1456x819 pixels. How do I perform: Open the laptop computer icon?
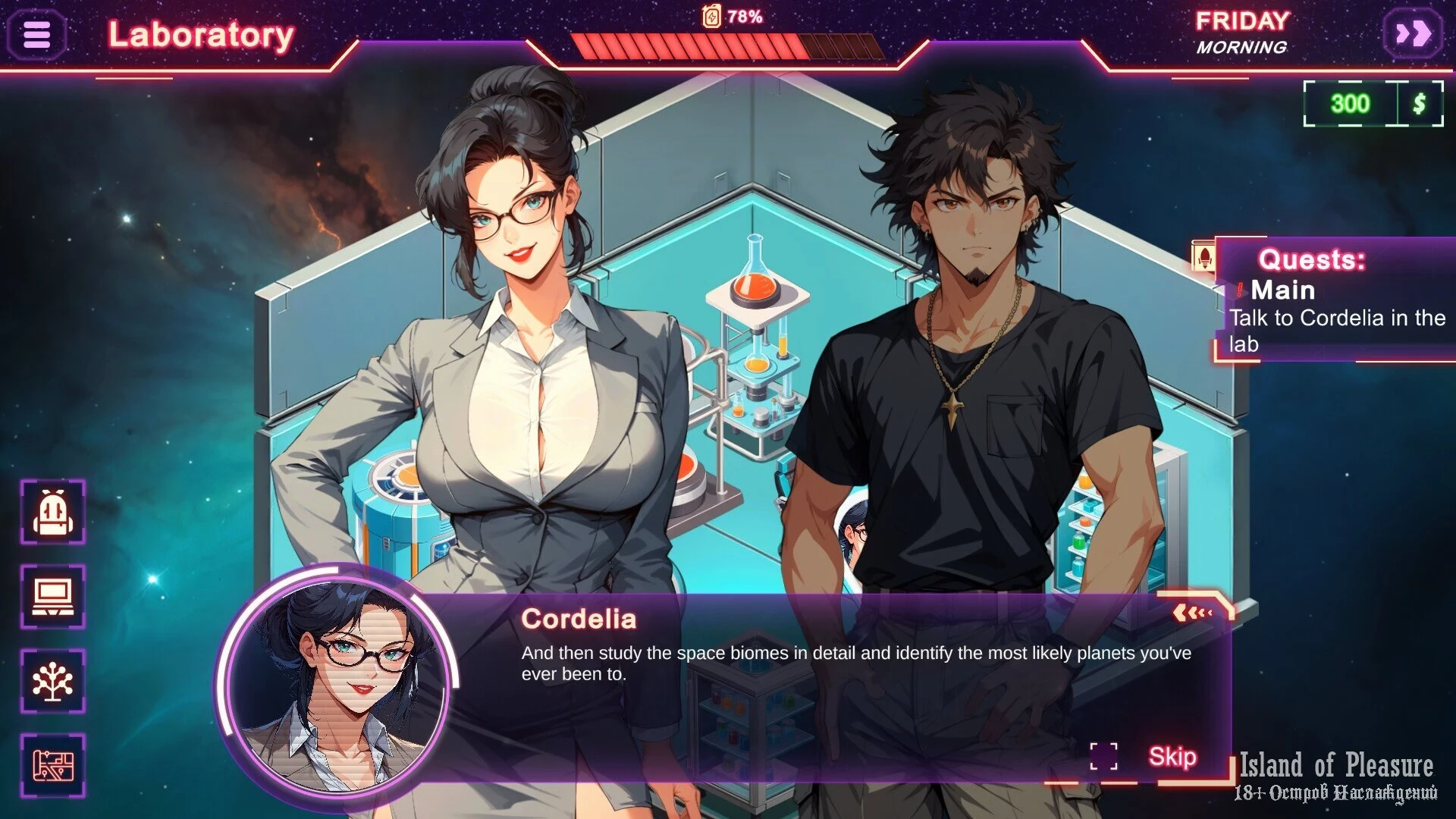coord(52,597)
